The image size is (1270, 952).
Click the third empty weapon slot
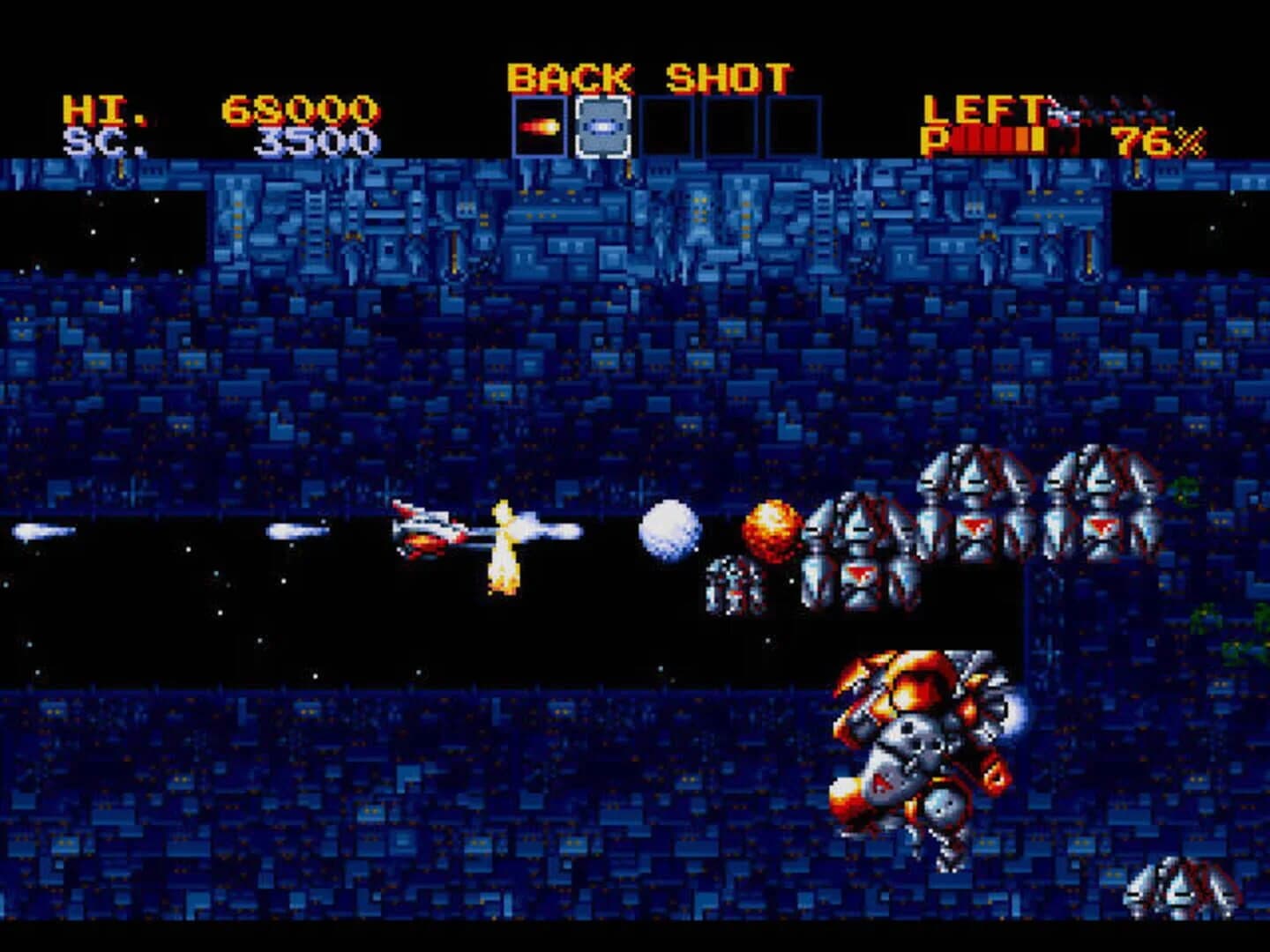pos(667,124)
